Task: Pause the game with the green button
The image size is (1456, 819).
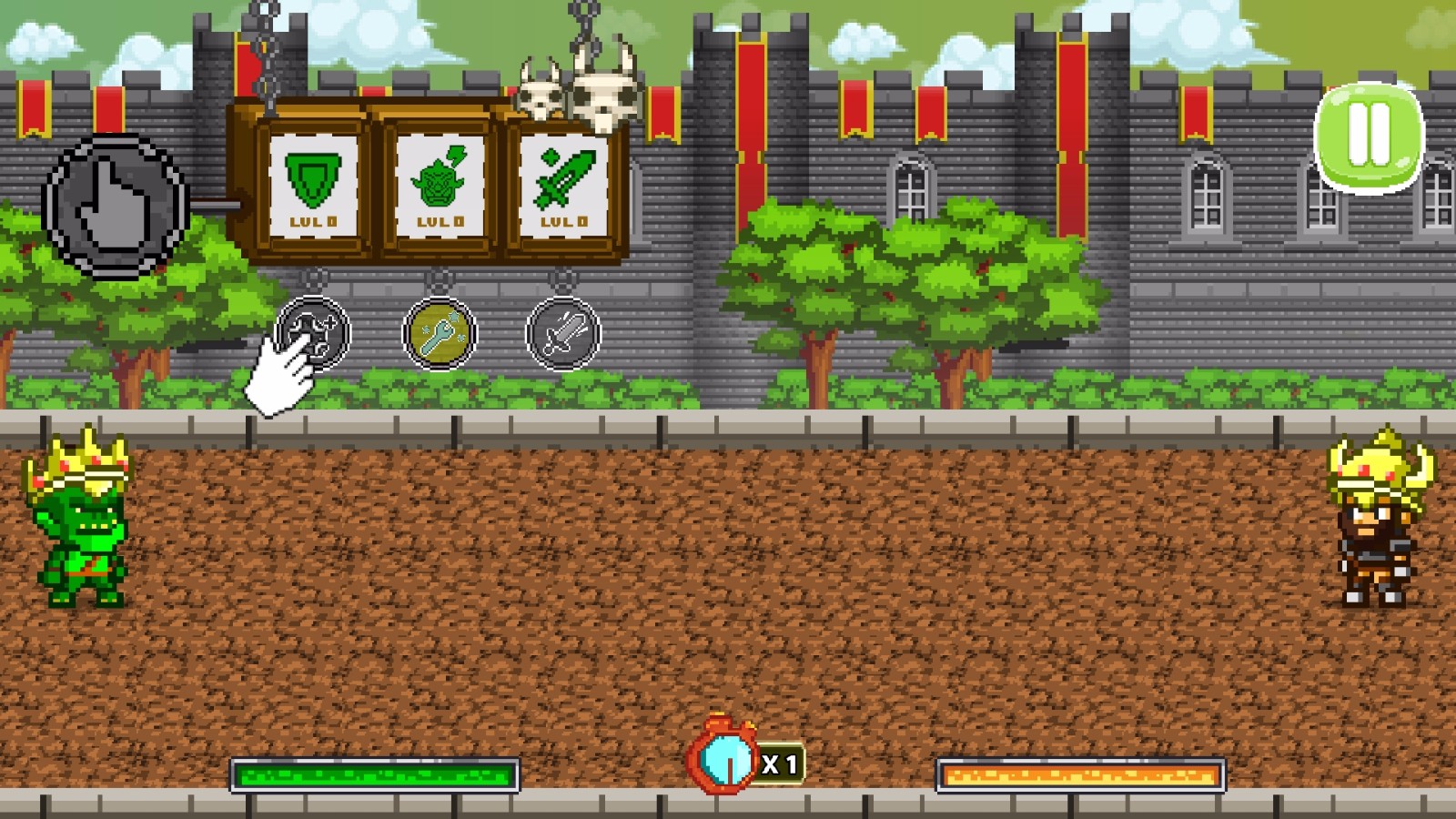Action: (1369, 136)
